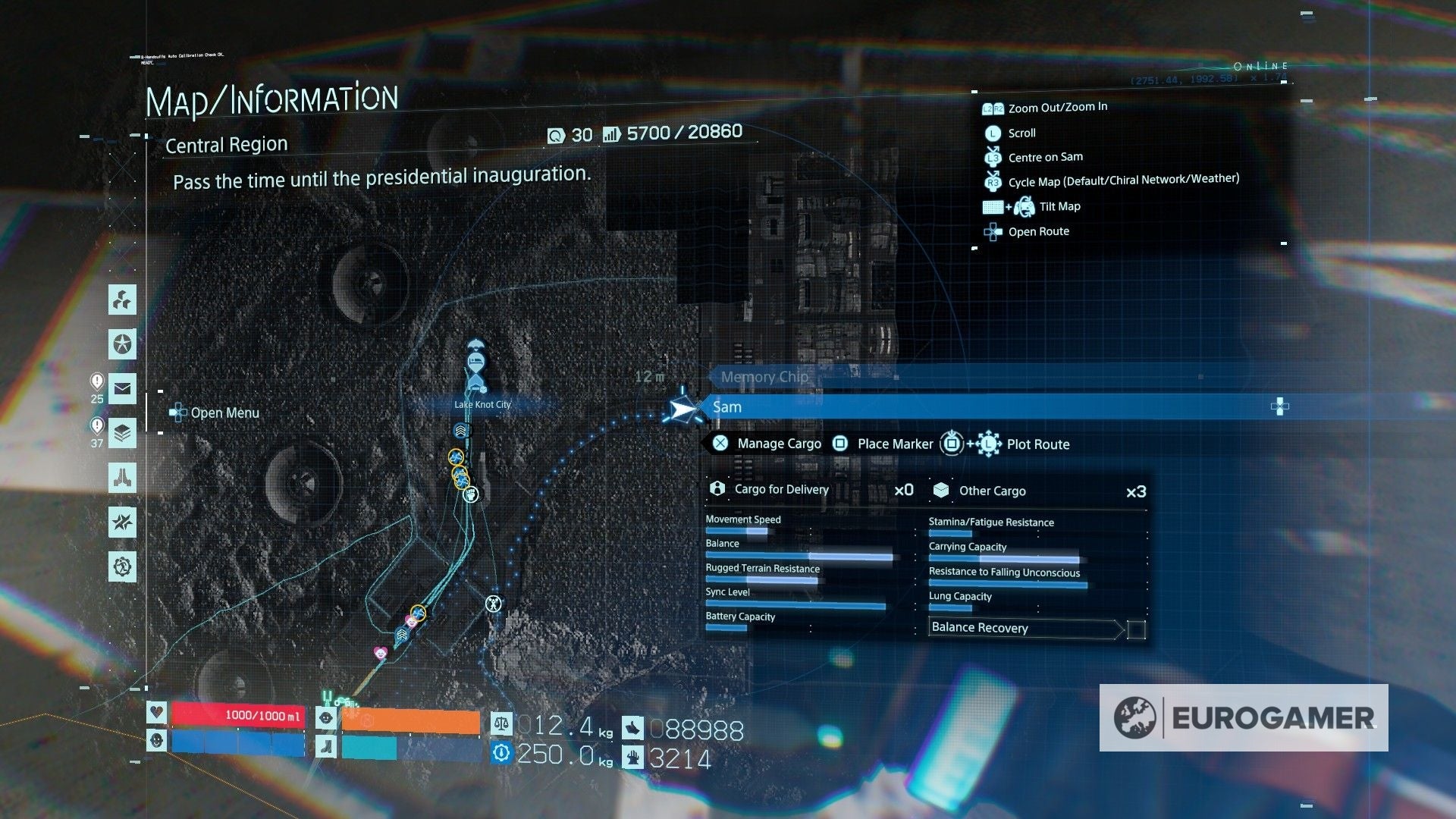Click the starburst icon in left sidebar
This screenshot has width=1456, height=819.
pyautogui.click(x=123, y=522)
